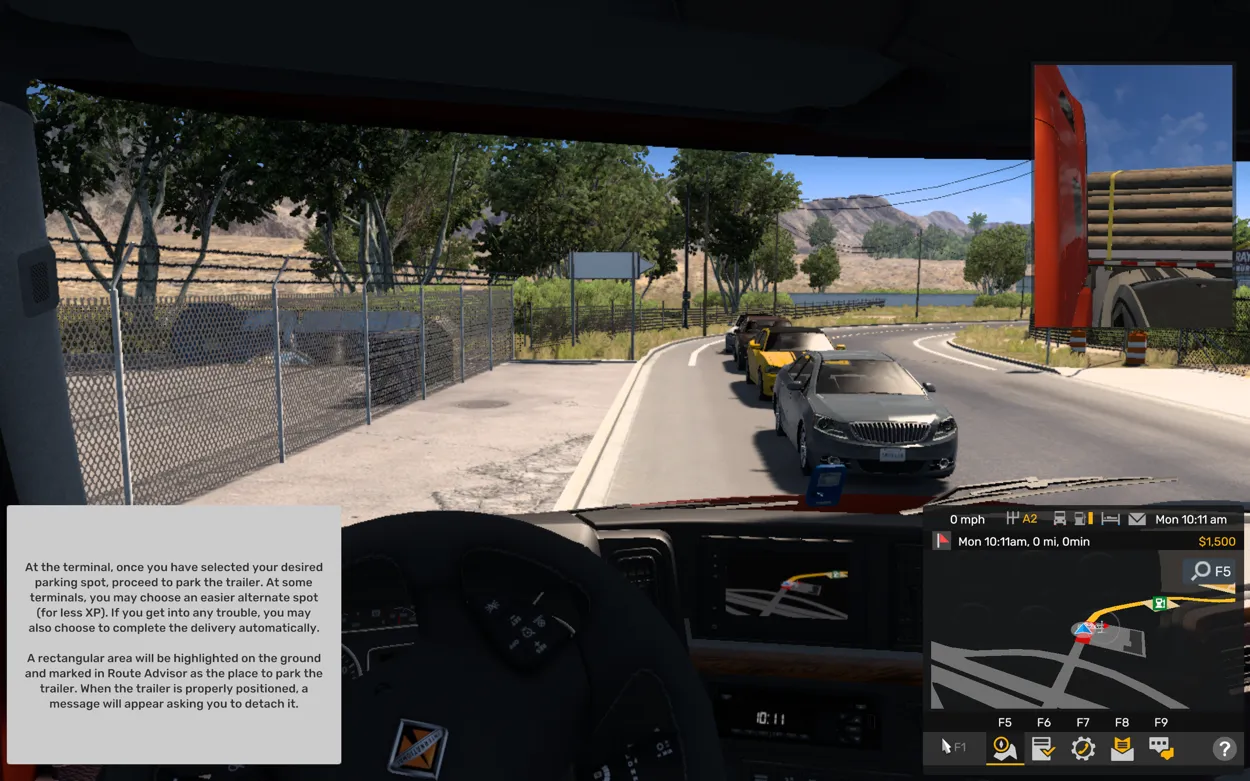Image resolution: width=1250 pixels, height=781 pixels.
Task: Click the question mark help button
Action: (1223, 747)
